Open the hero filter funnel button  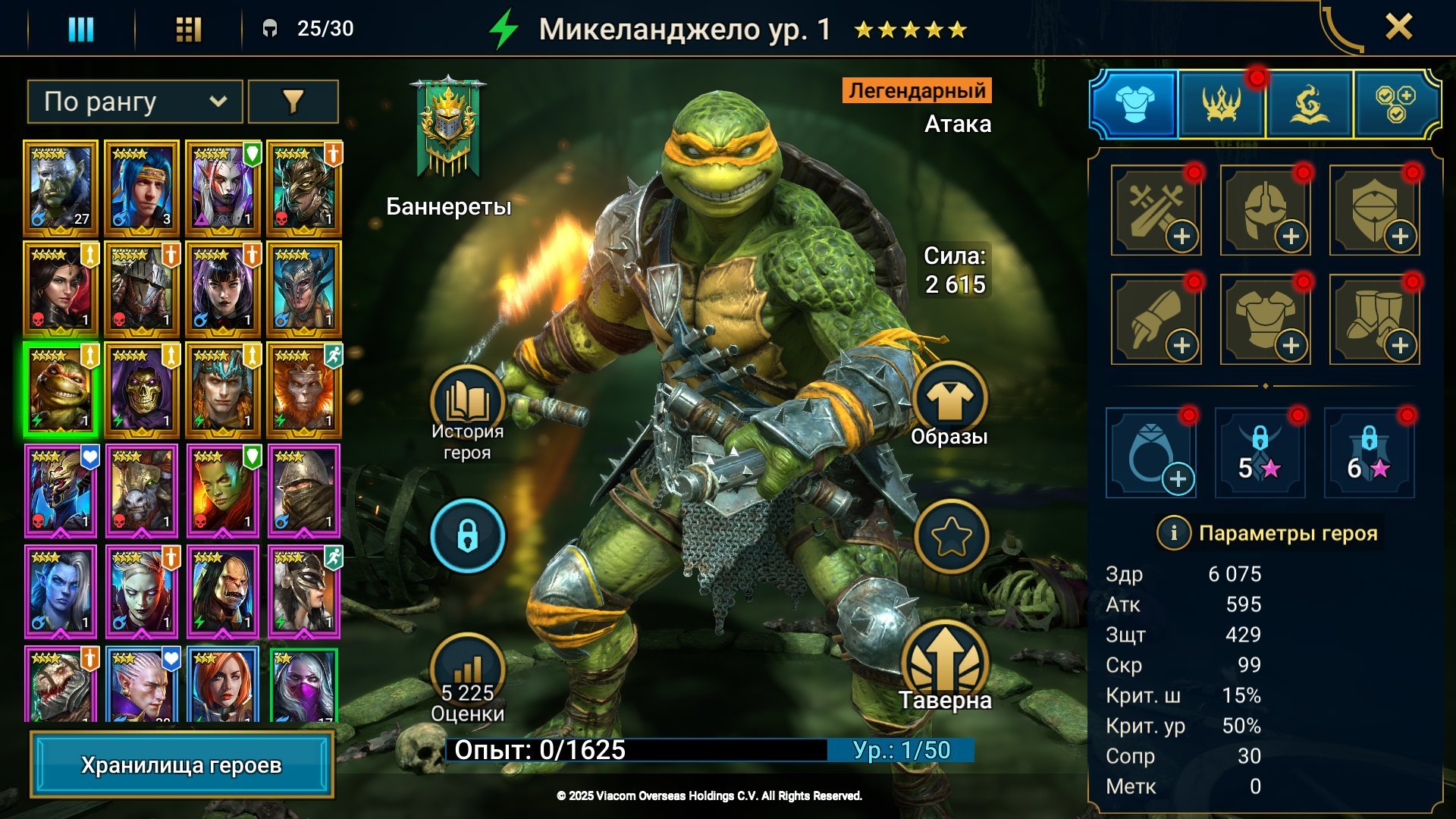293,102
